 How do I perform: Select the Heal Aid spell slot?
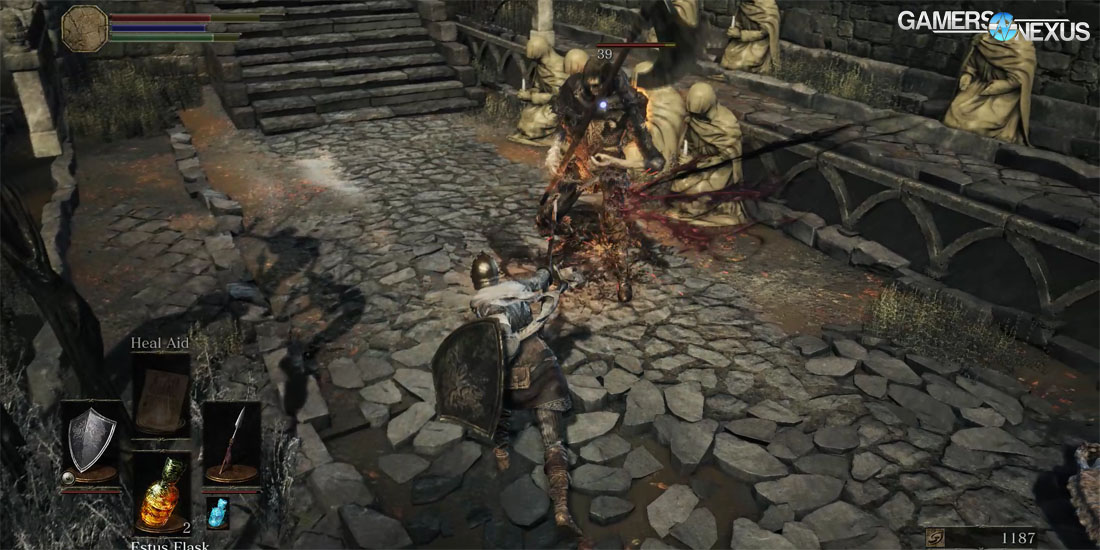click(x=161, y=396)
